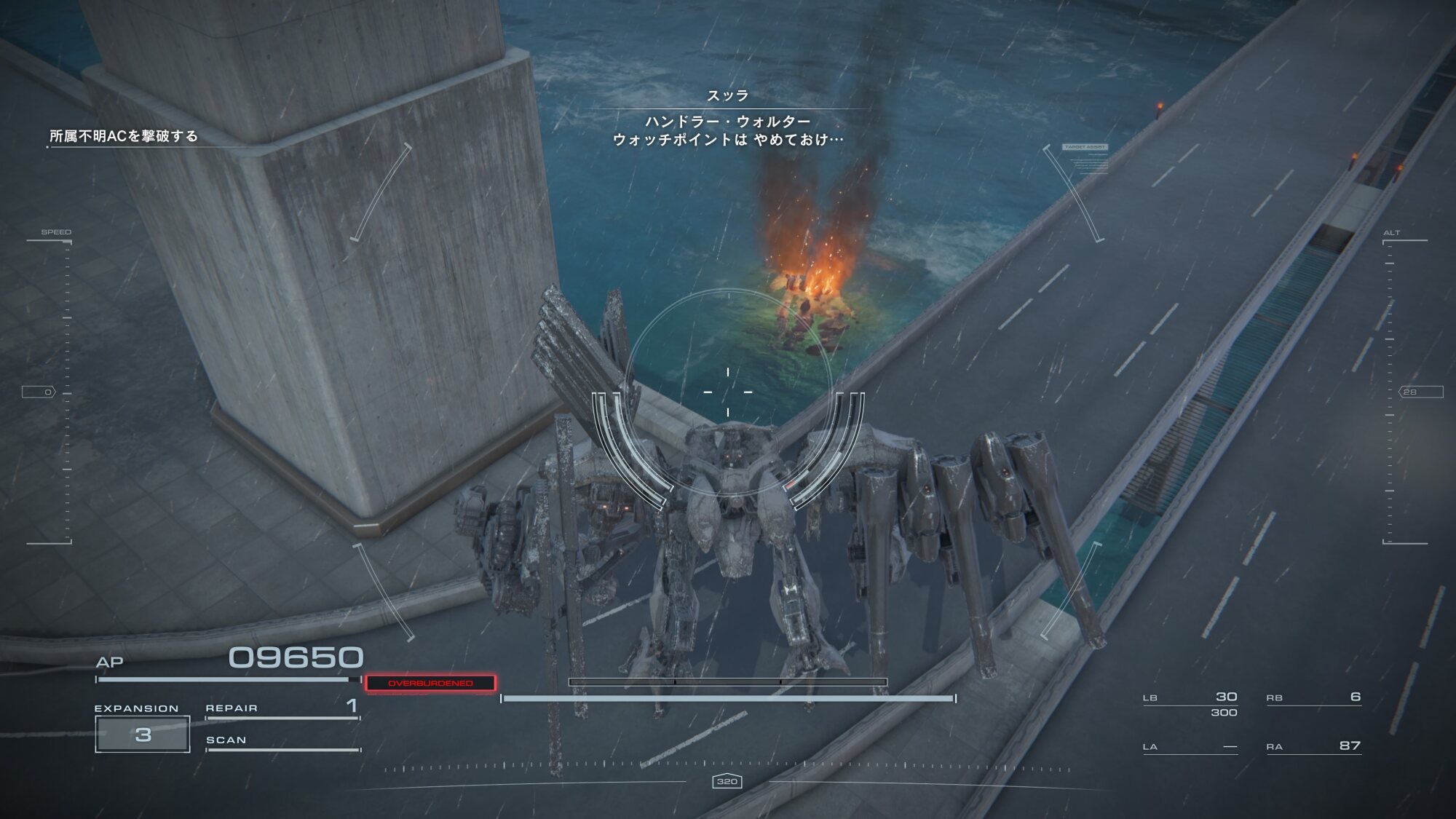Use the REPAIR kit gauge
The height and width of the screenshot is (819, 1456).
pyautogui.click(x=282, y=710)
